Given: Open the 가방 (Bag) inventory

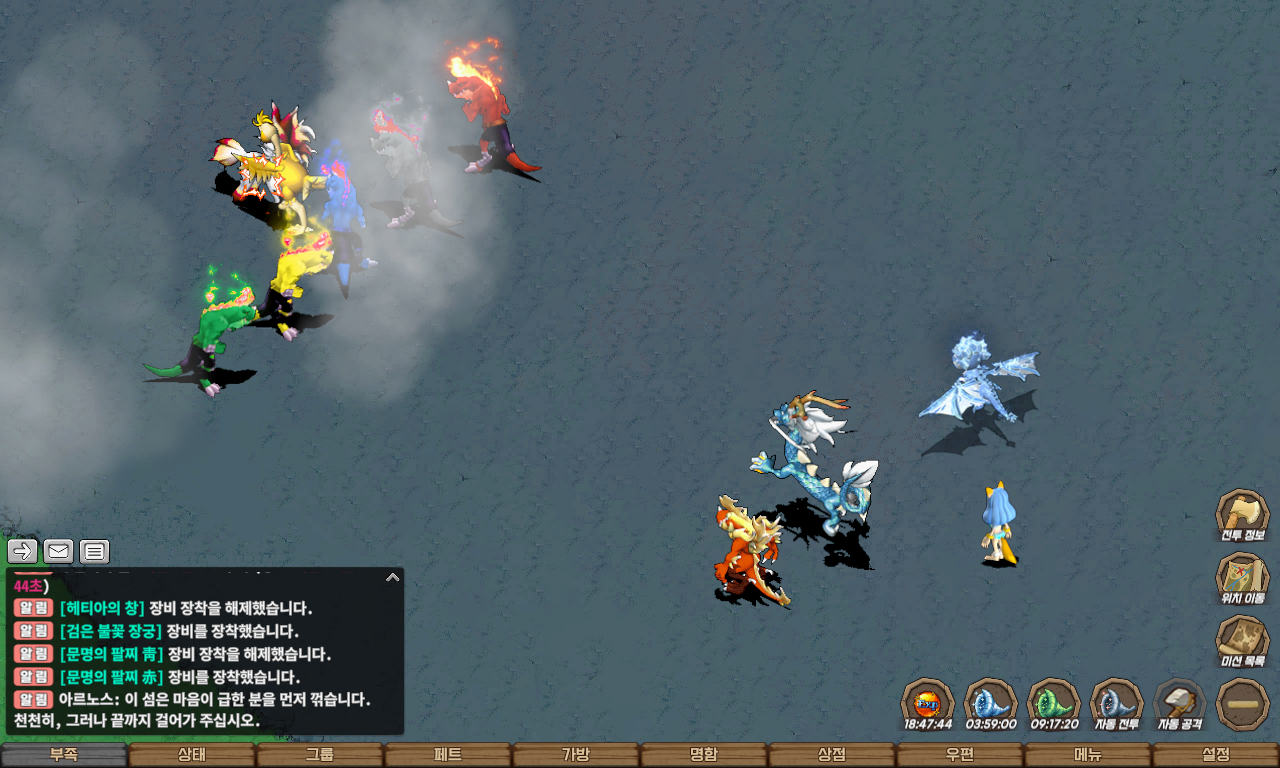Looking at the screenshot, I should tap(576, 755).
